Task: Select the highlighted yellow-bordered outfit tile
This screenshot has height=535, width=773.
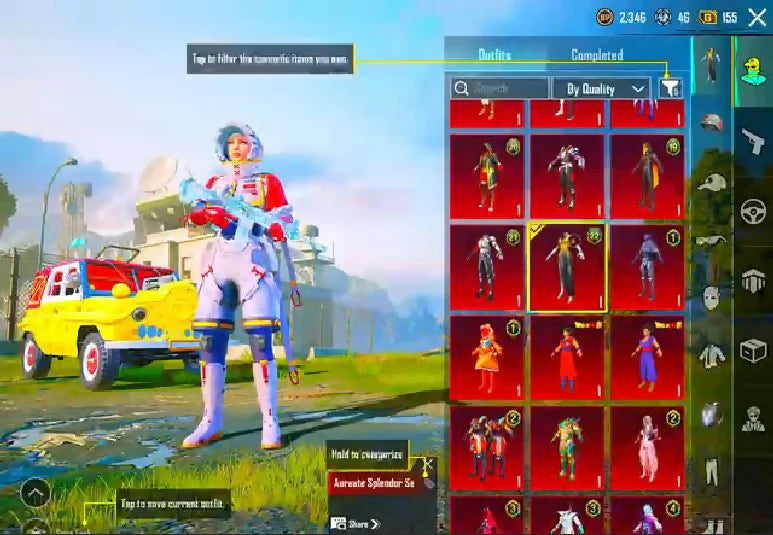Action: coord(567,268)
